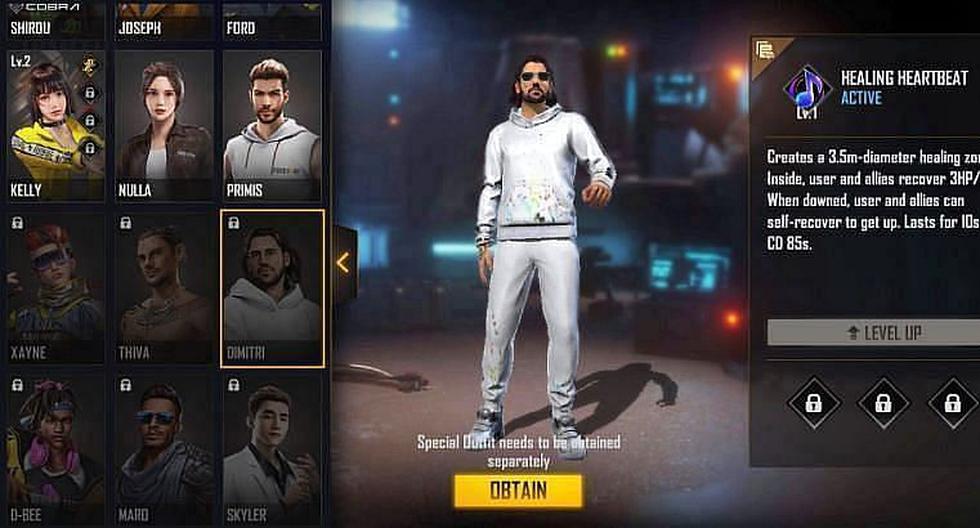Select the Ford character card
The image size is (980, 528).
click(272, 20)
